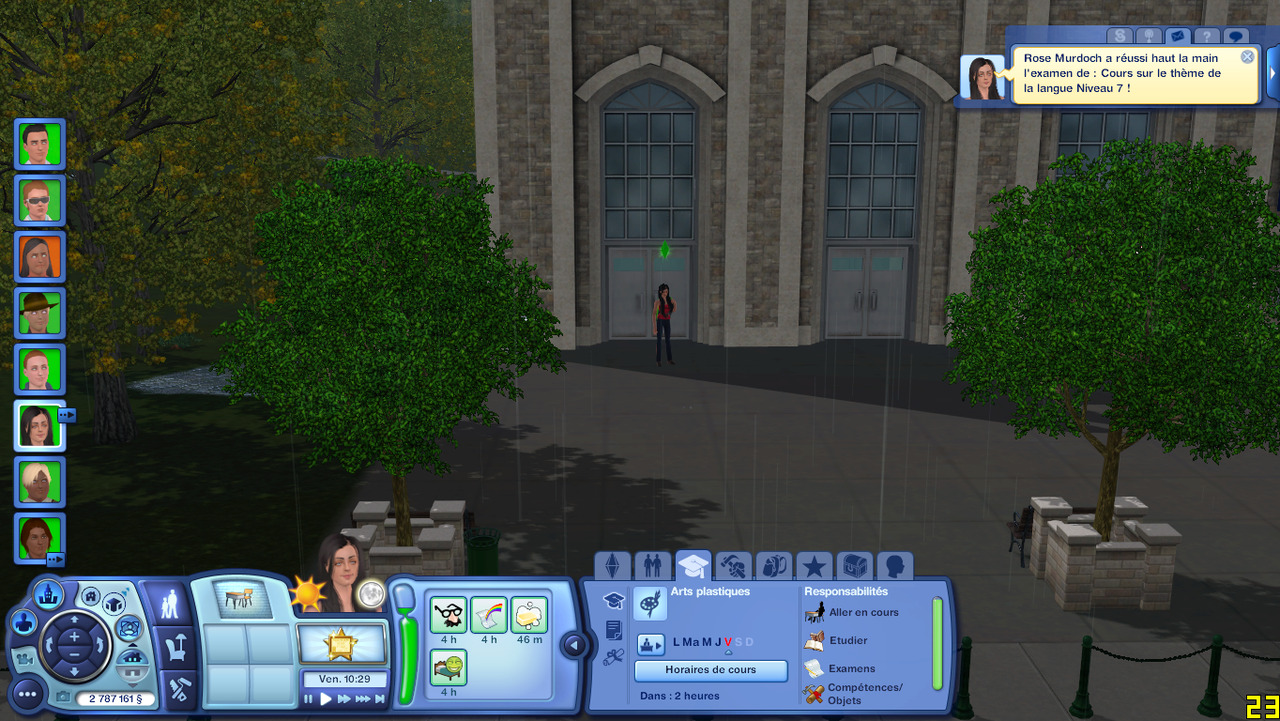This screenshot has width=1280, height=721.
Task: Open the Sims plumbob needs tab
Action: 612,567
